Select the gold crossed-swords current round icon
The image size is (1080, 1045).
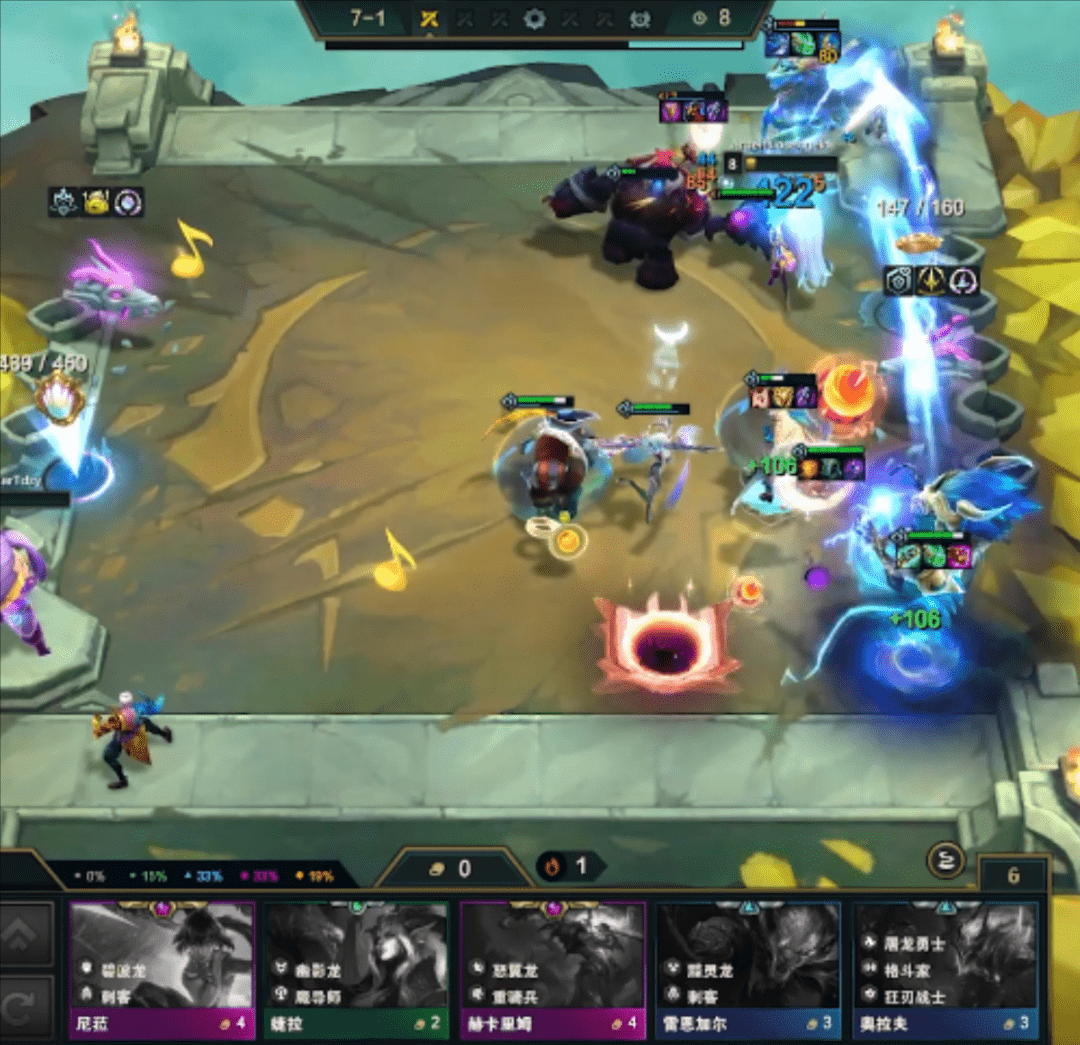pos(429,19)
